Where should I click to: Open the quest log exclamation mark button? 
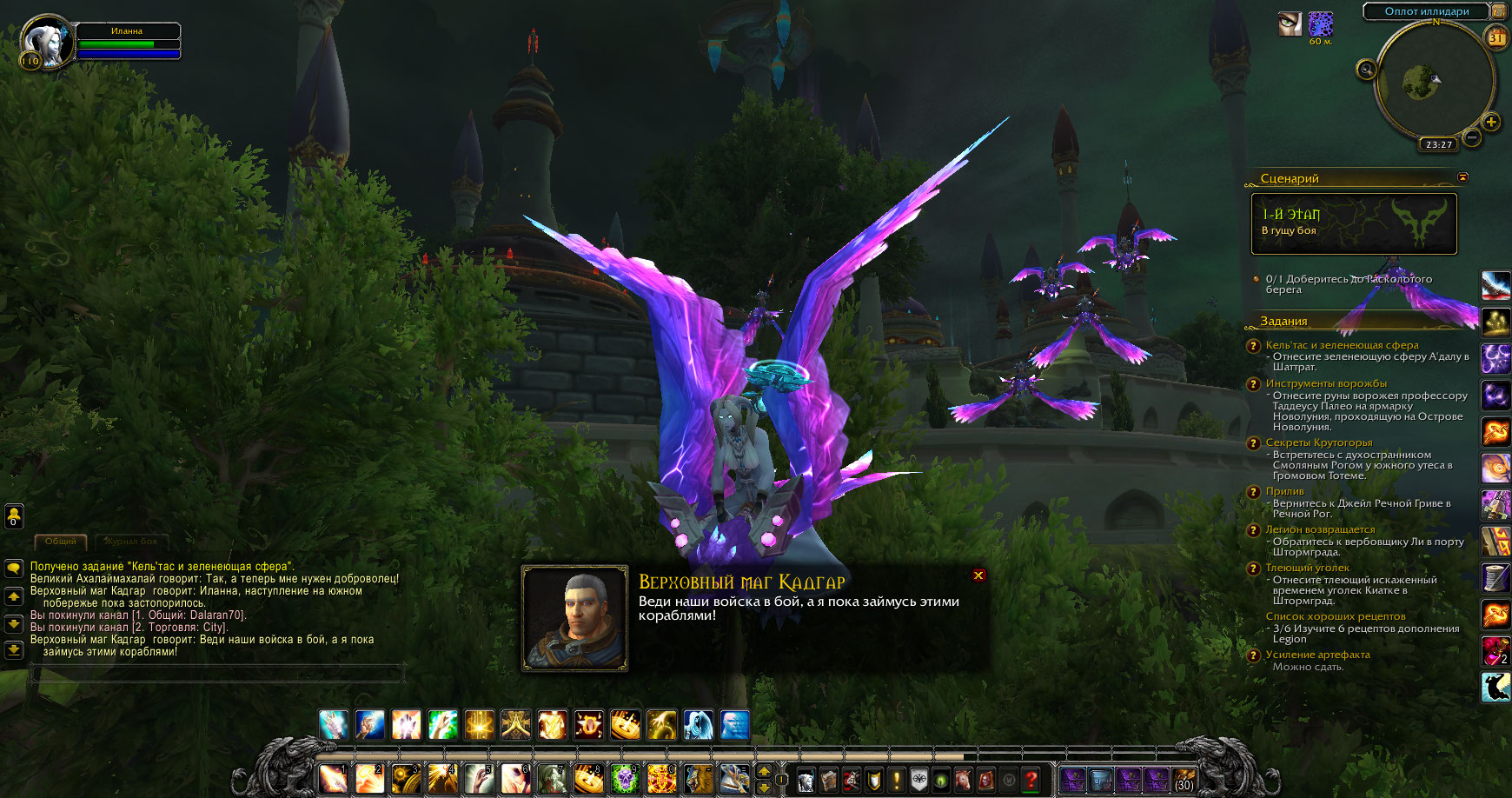897,780
